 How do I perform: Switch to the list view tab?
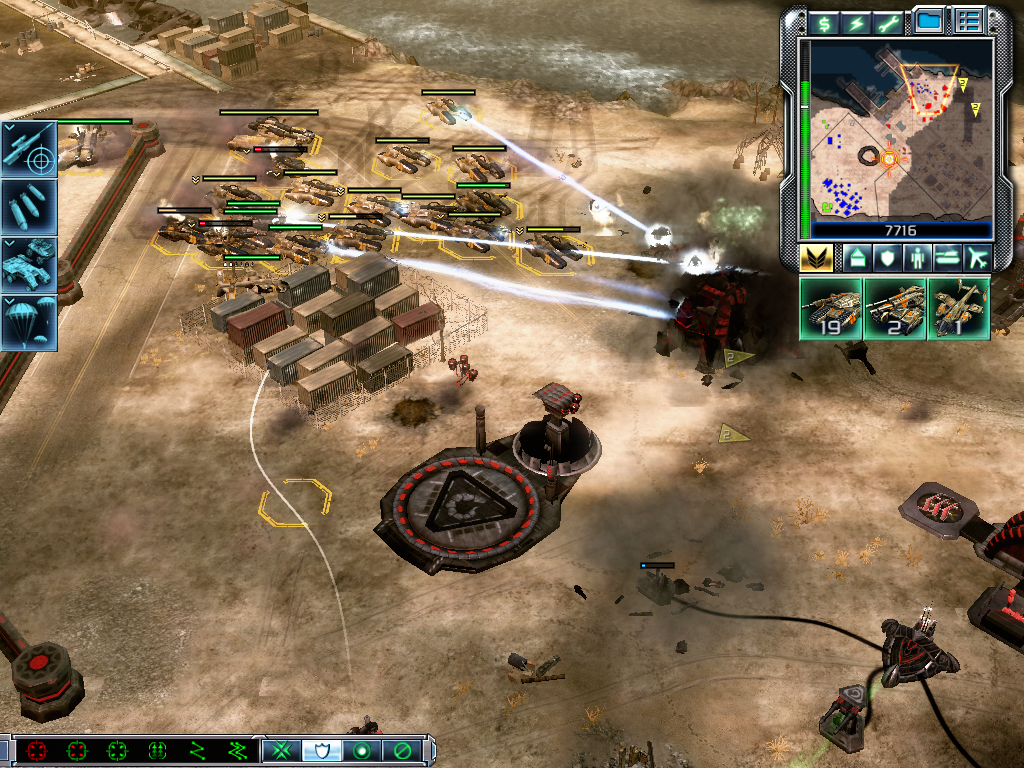click(968, 20)
